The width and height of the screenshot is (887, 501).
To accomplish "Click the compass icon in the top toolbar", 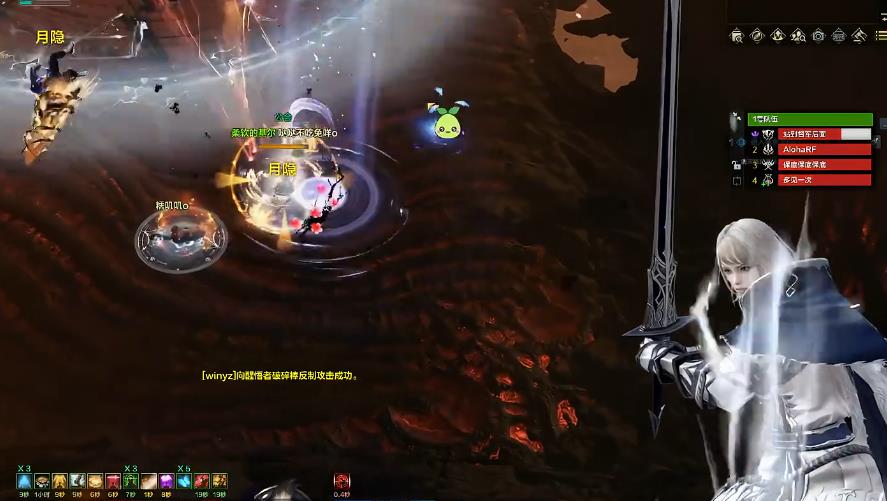I will coord(757,36).
